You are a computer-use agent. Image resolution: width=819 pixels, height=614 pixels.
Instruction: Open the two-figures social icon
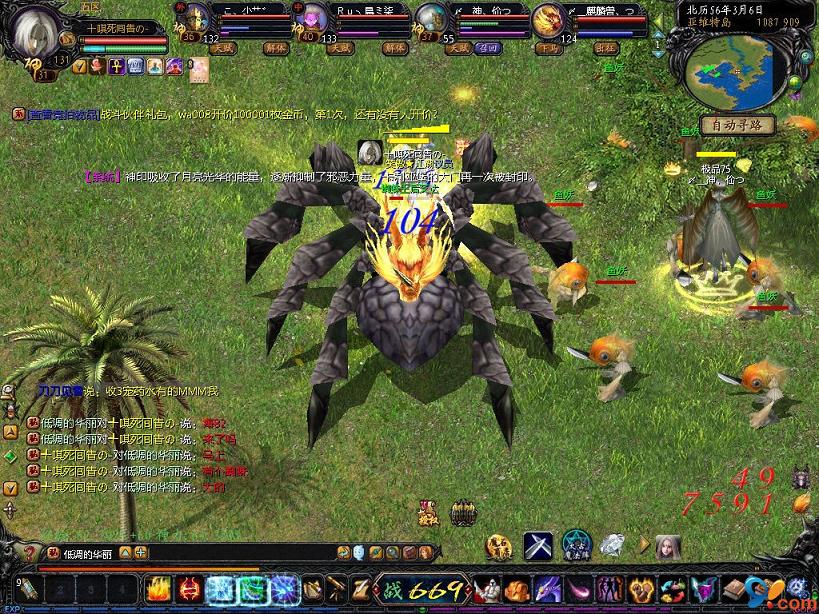(x=608, y=588)
